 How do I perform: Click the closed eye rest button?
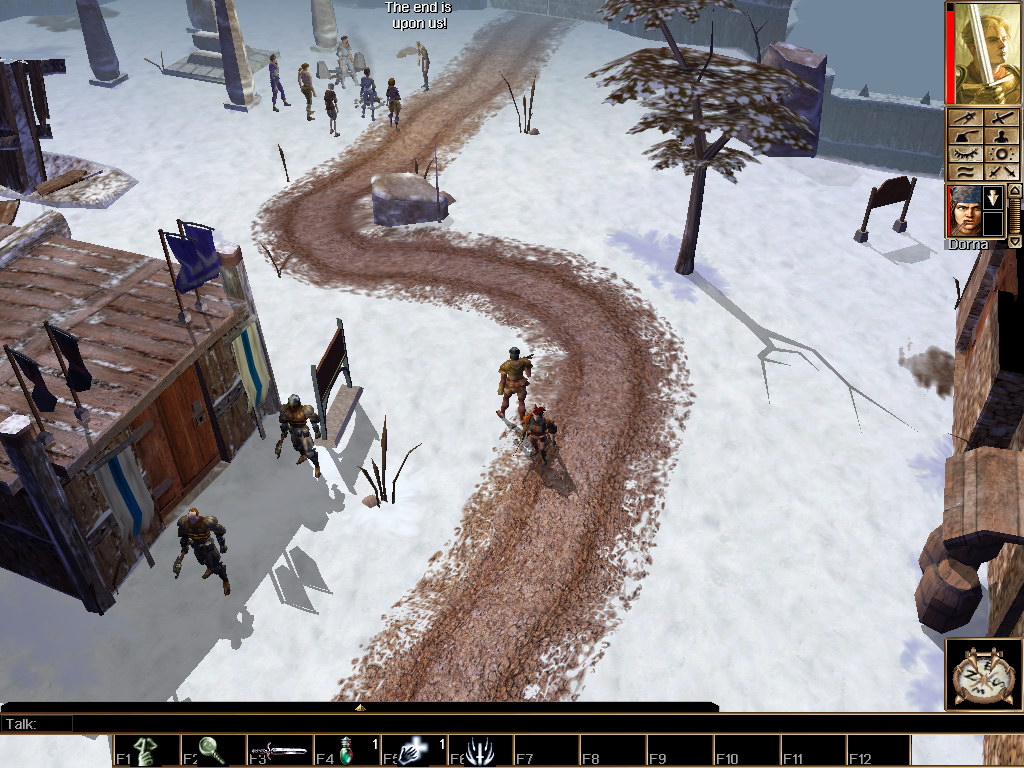964,154
